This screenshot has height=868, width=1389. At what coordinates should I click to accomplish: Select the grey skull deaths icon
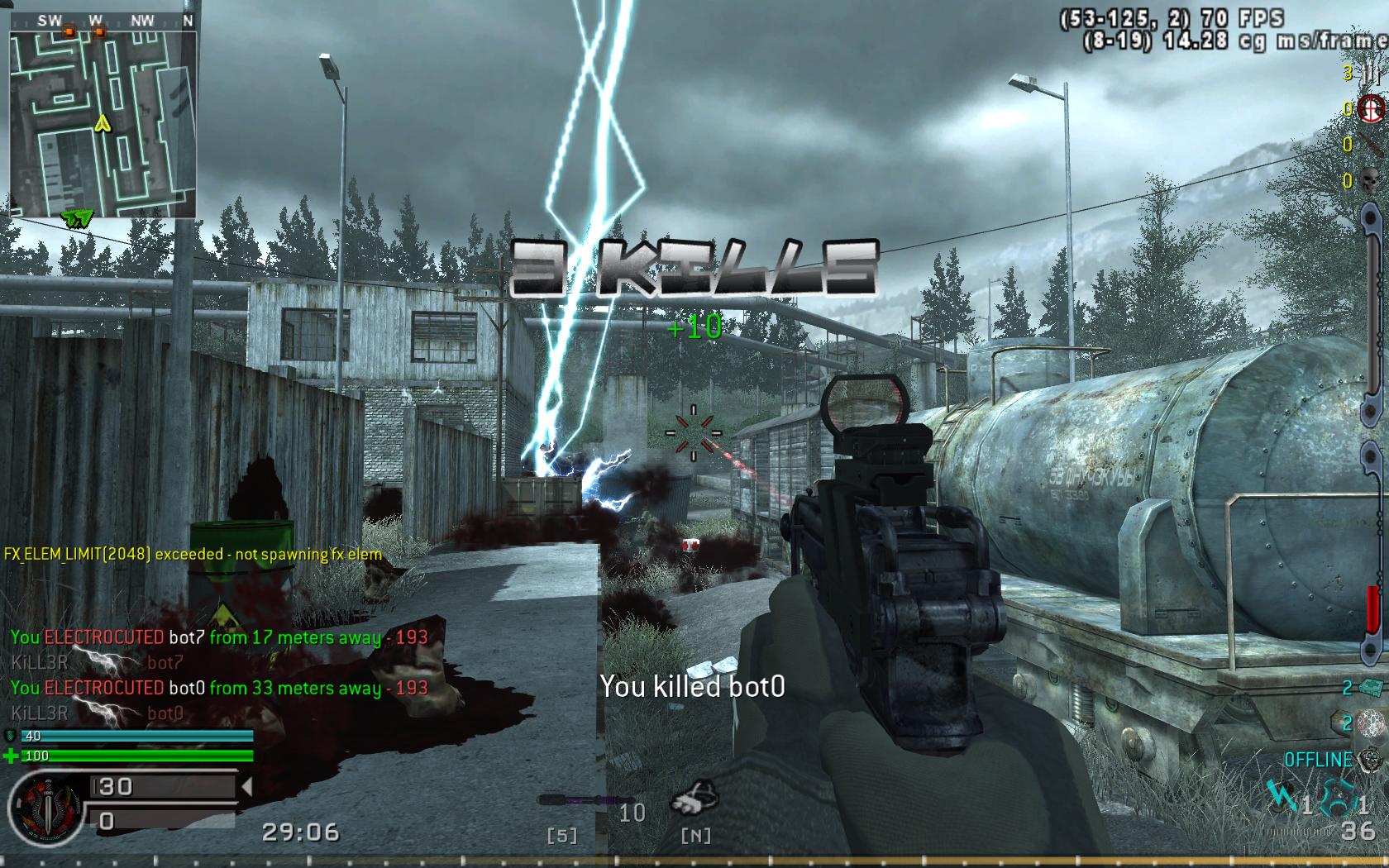point(1372,179)
